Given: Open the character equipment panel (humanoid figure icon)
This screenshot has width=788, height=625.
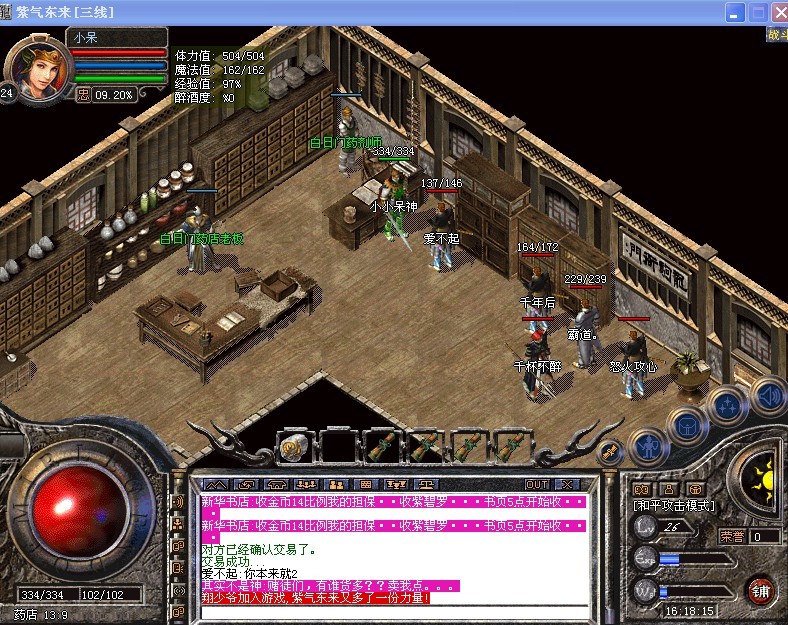Looking at the screenshot, I should point(649,448).
